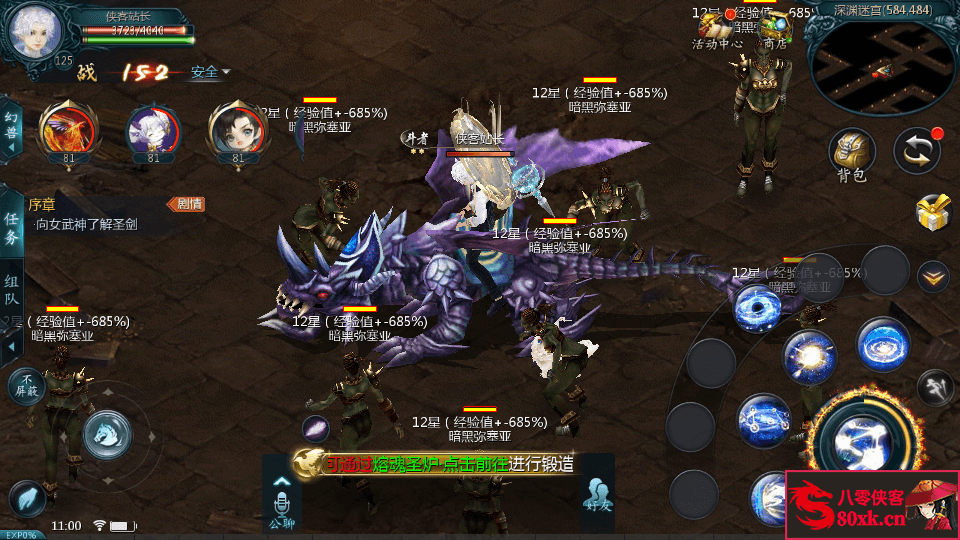This screenshot has width=960, height=540.
Task: Expand the gold chevron menu button
Action: pyautogui.click(x=933, y=274)
